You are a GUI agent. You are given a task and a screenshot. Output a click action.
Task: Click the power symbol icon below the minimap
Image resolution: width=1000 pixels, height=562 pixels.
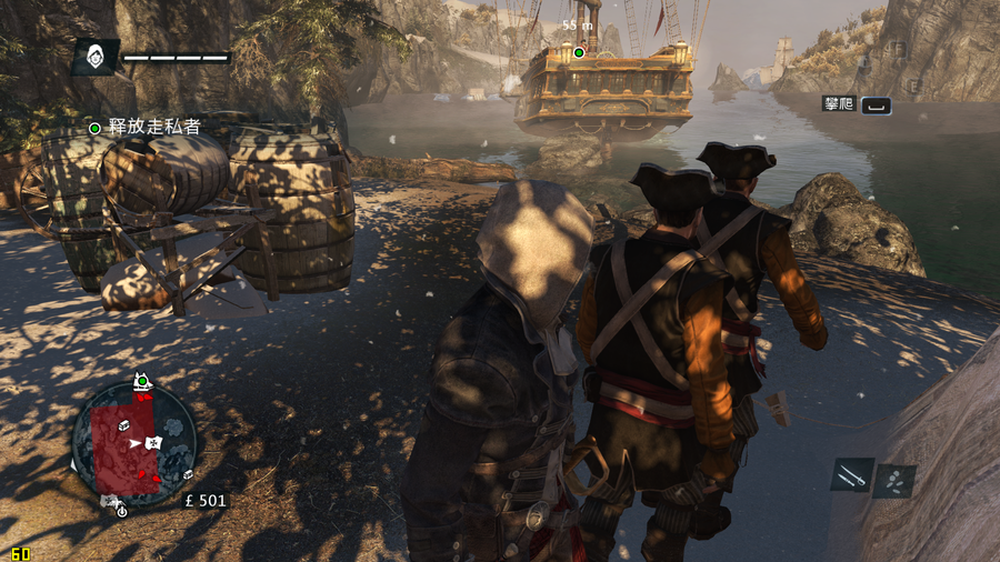[x=122, y=511]
